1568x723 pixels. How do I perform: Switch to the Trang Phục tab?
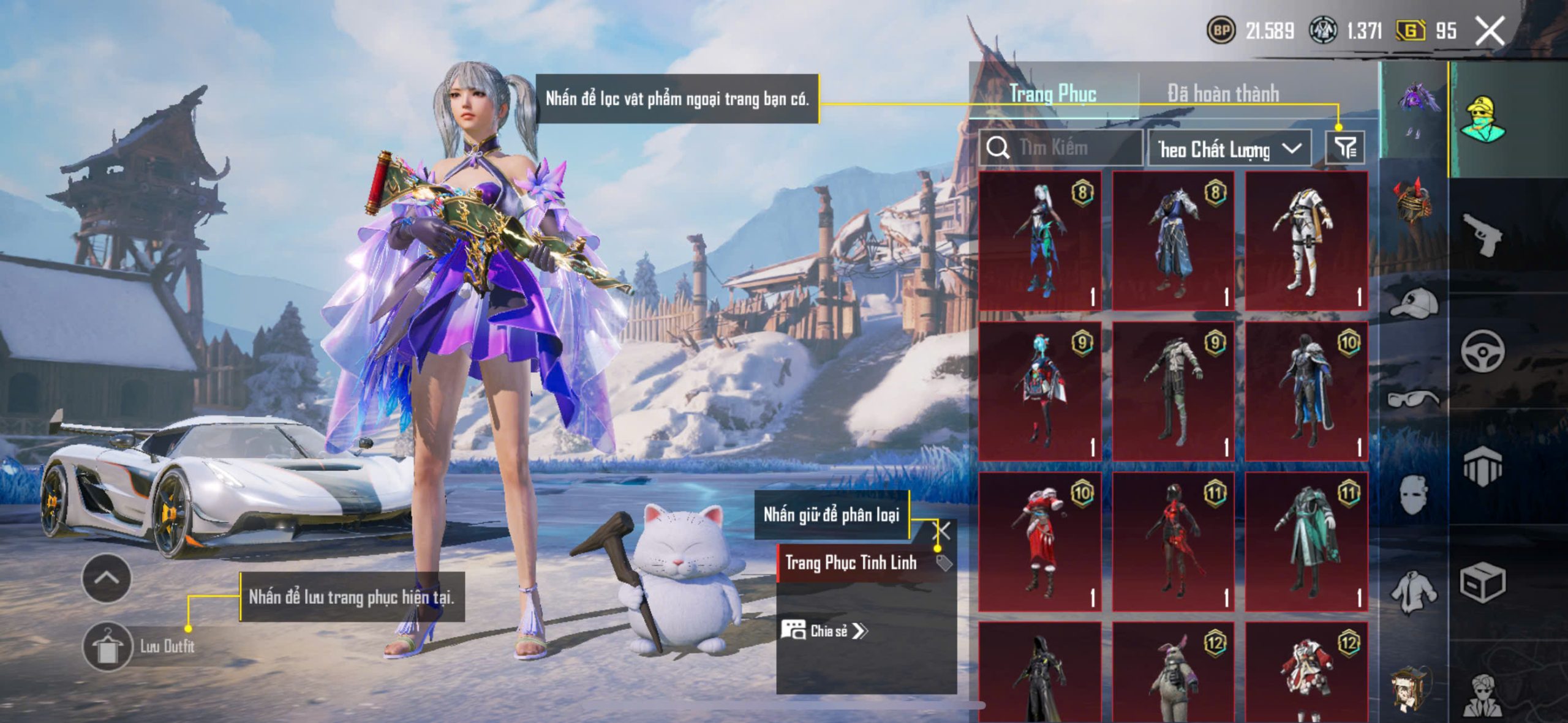[x=1053, y=94]
